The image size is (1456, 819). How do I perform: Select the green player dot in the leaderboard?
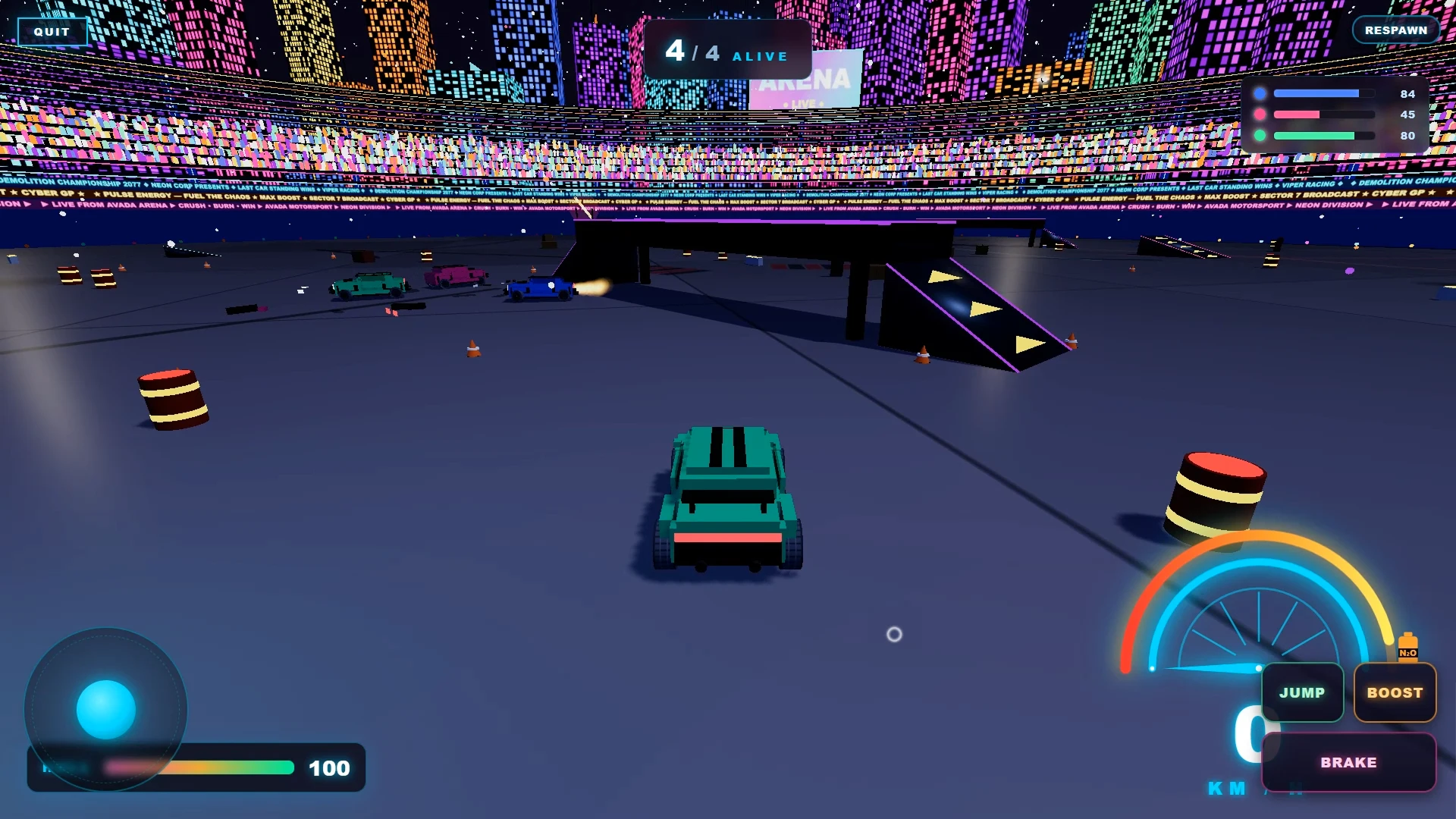point(1261,135)
